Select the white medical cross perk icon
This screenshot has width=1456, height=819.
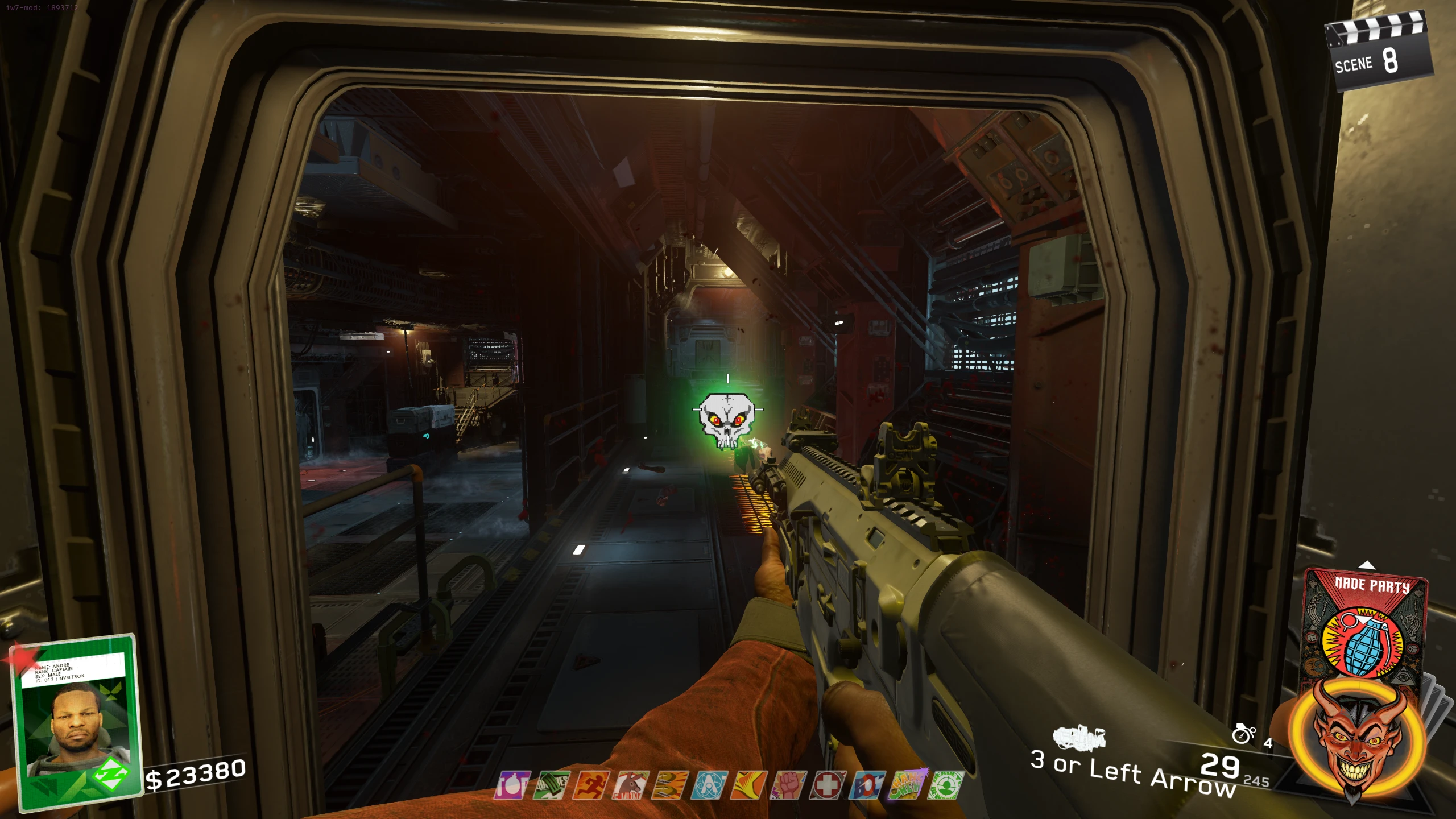click(x=828, y=786)
